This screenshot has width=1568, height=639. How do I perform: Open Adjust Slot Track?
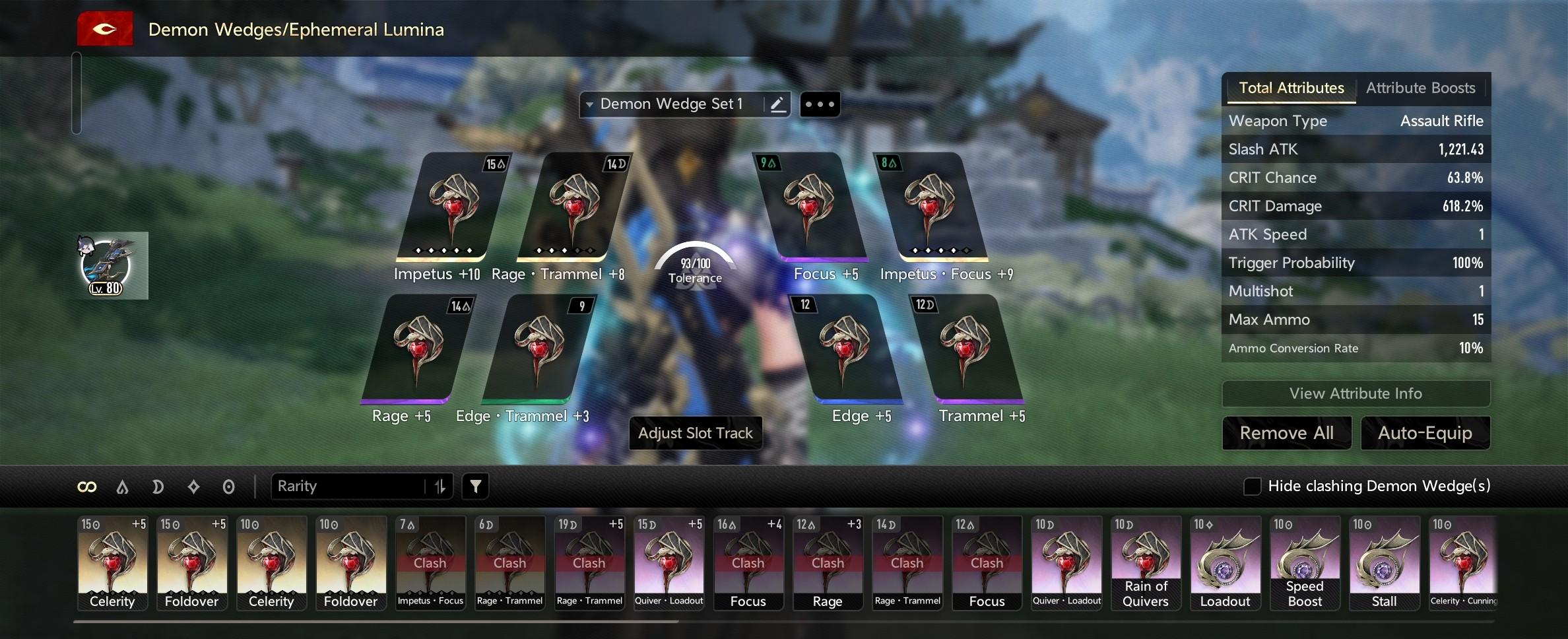click(x=695, y=433)
